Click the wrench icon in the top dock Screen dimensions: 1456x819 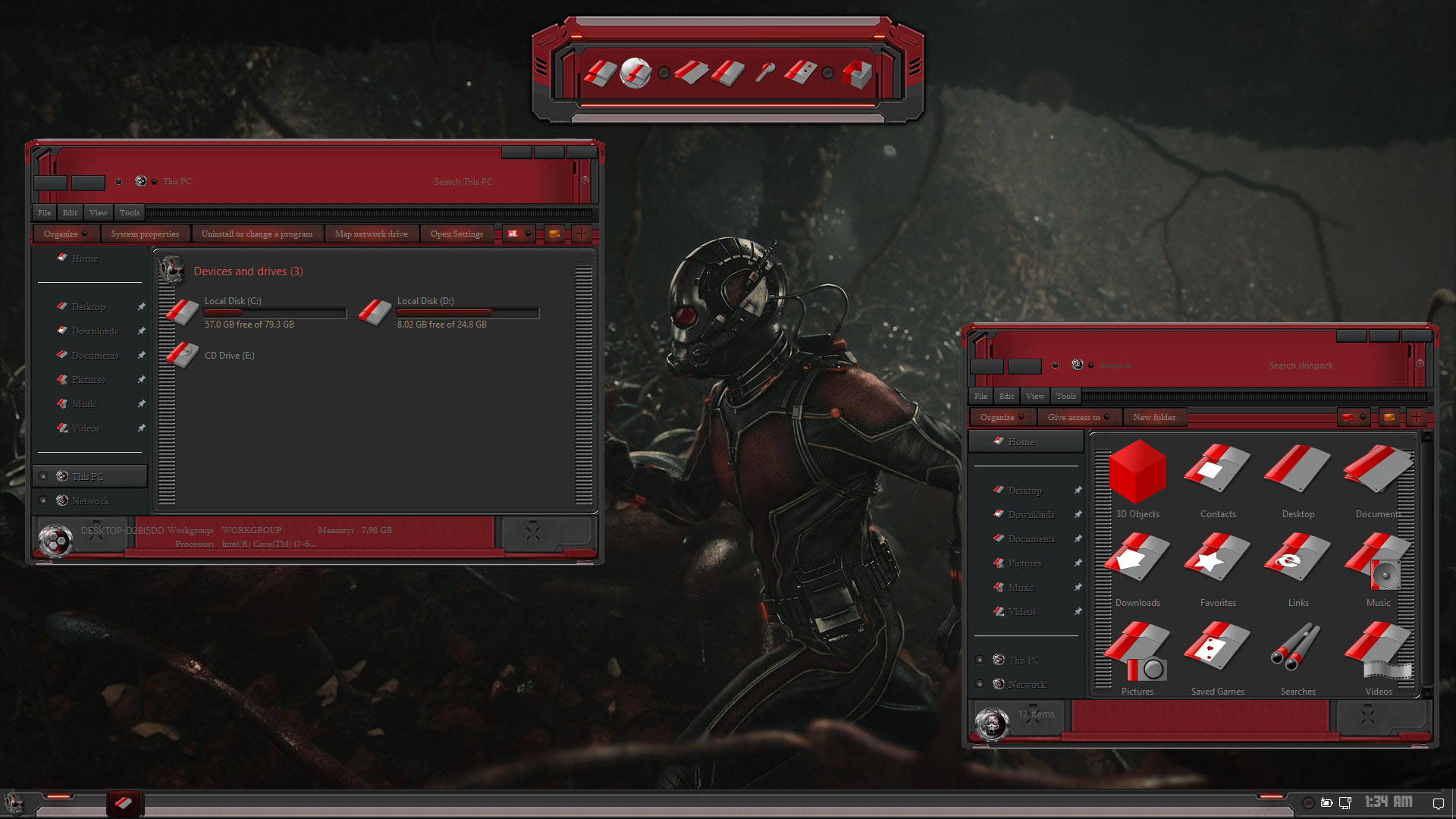764,73
